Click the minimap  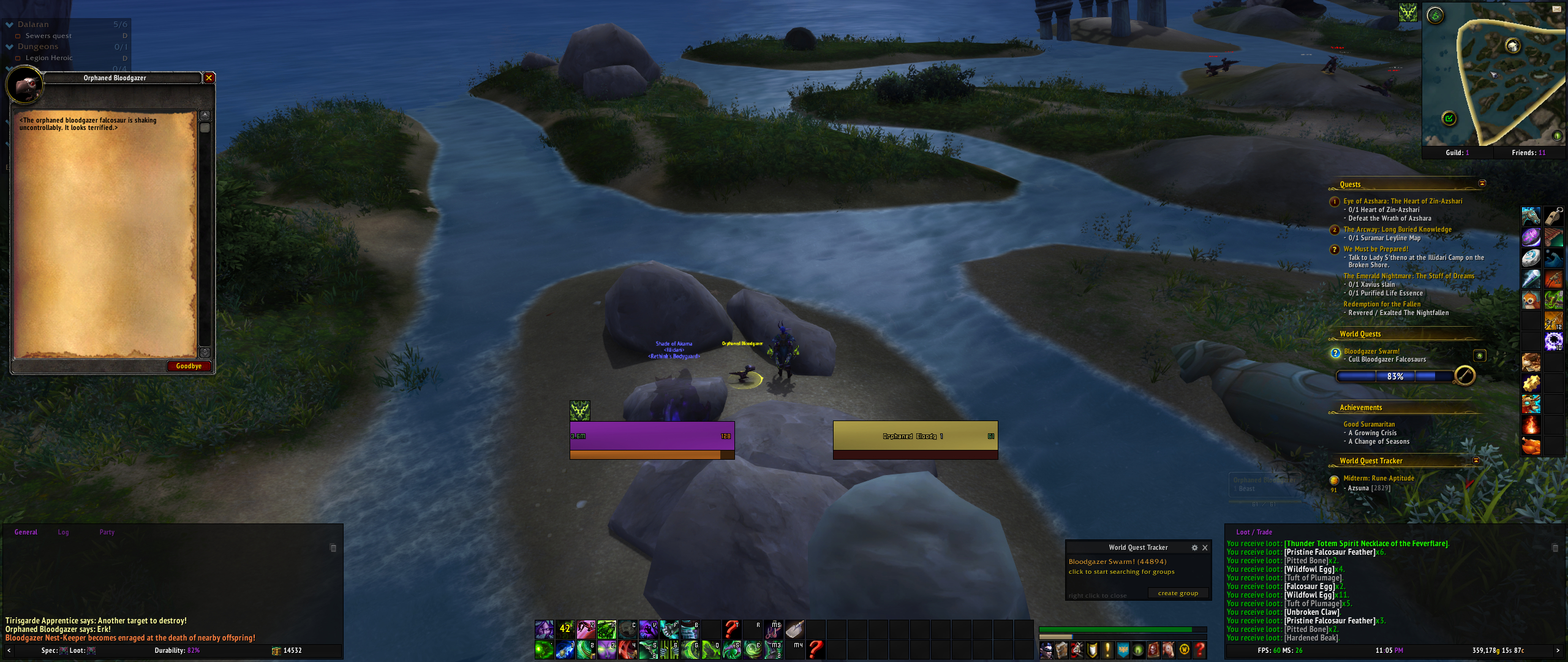(x=1493, y=77)
